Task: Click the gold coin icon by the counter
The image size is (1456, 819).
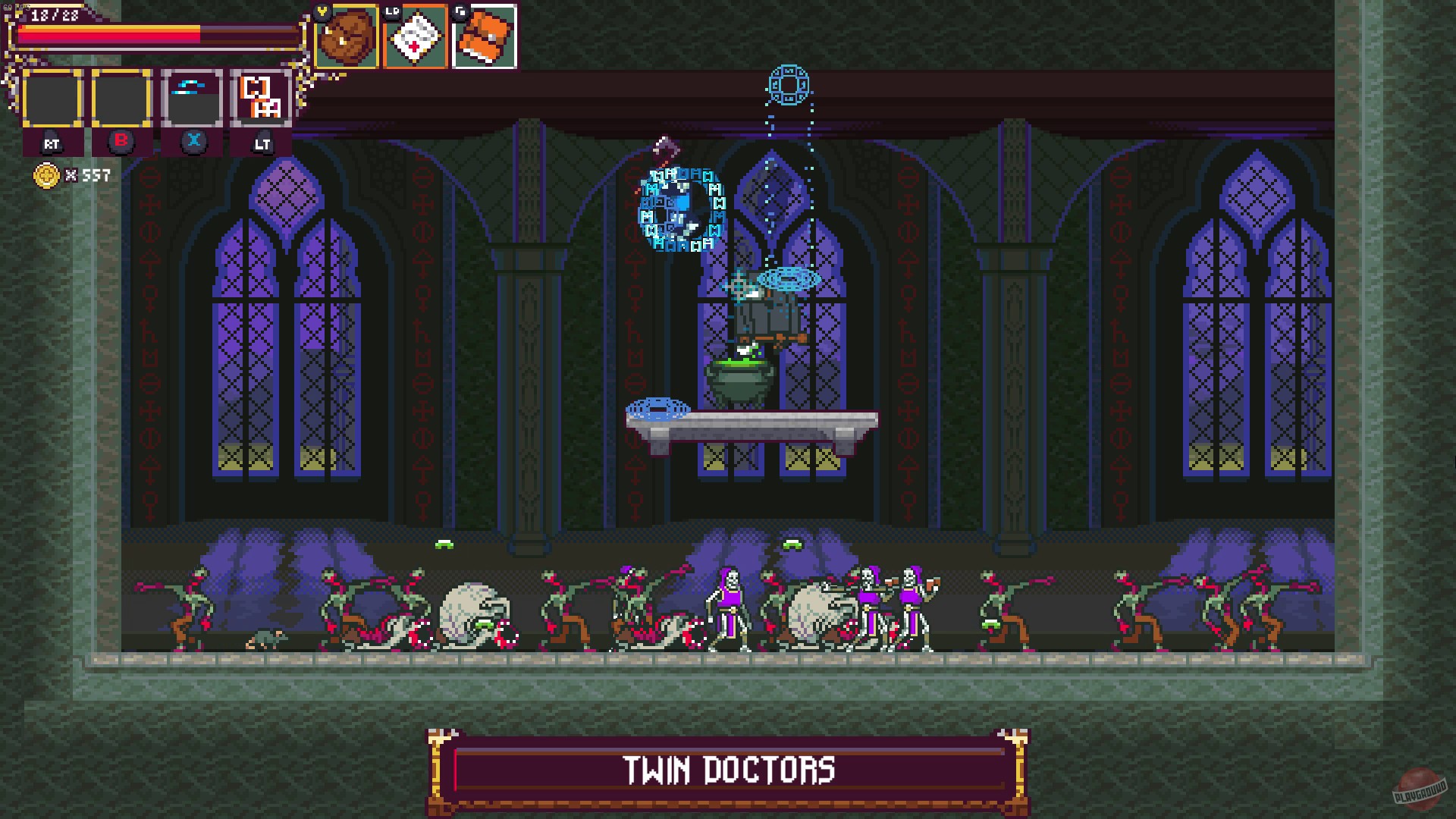Action: (x=45, y=175)
